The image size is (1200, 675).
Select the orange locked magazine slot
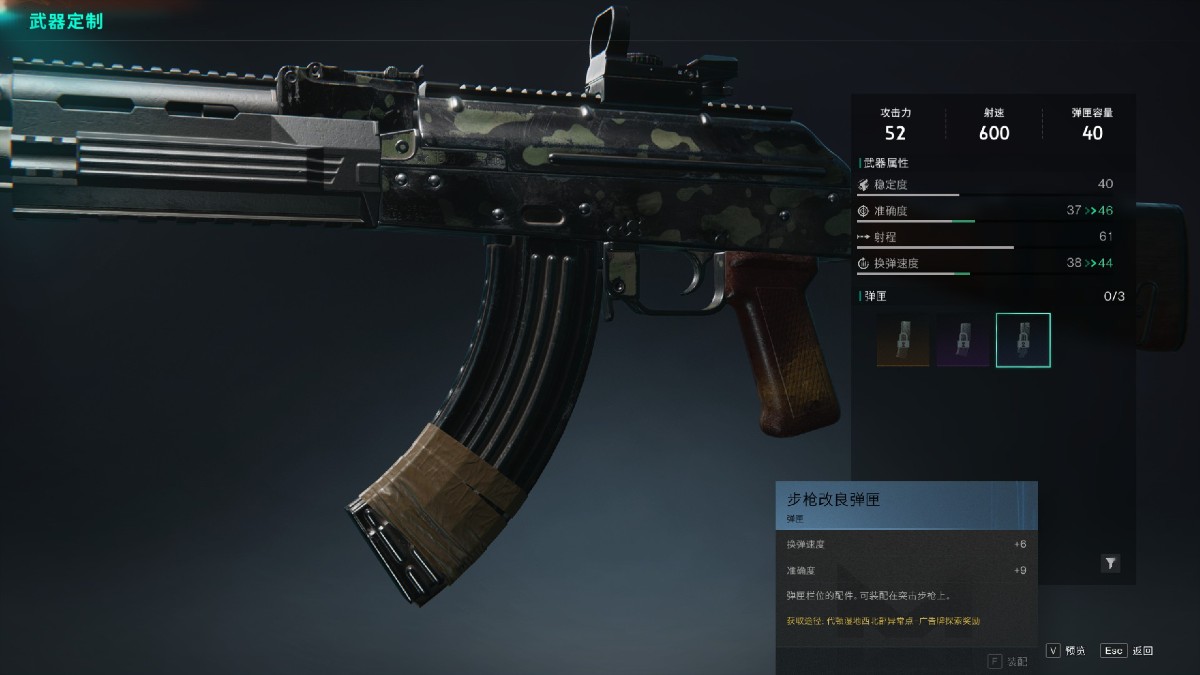903,341
